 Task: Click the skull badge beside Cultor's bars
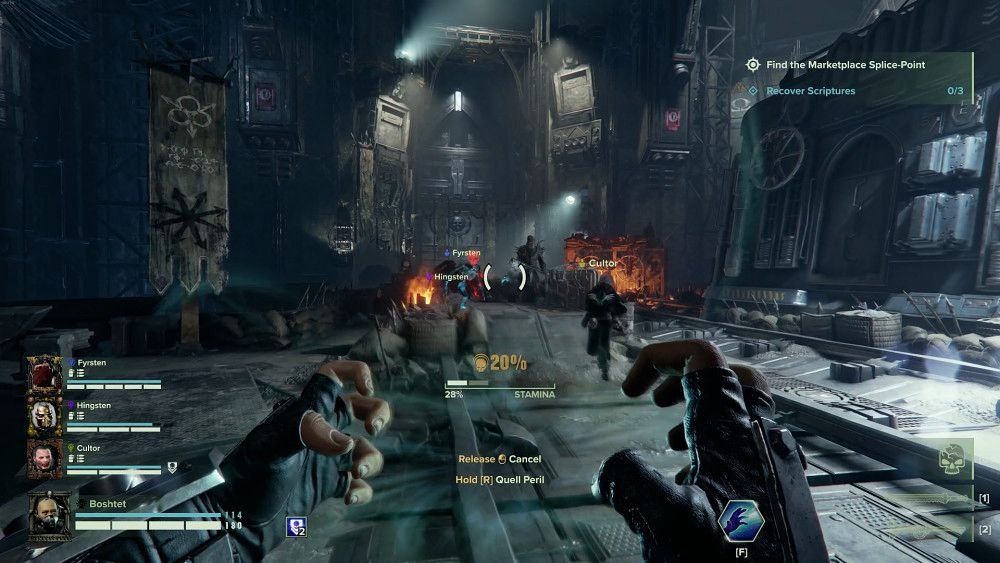click(172, 467)
